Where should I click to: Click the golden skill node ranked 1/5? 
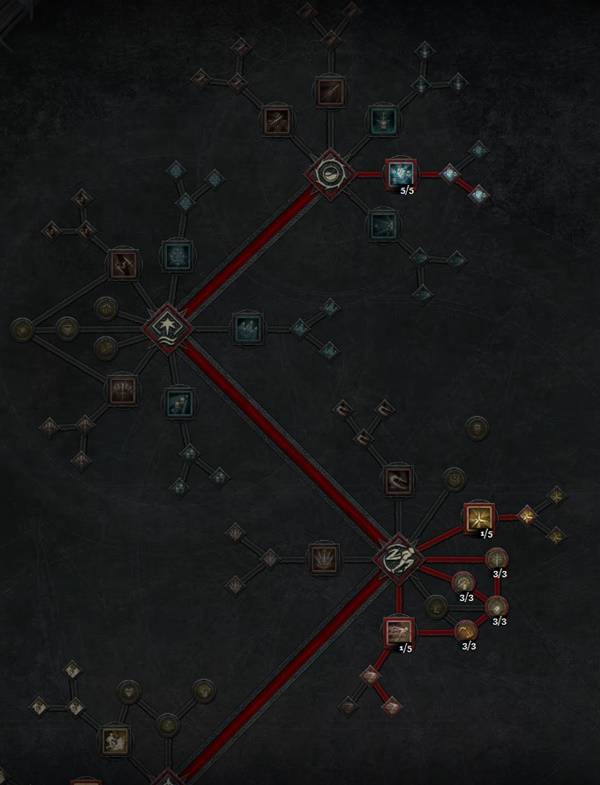(479, 518)
